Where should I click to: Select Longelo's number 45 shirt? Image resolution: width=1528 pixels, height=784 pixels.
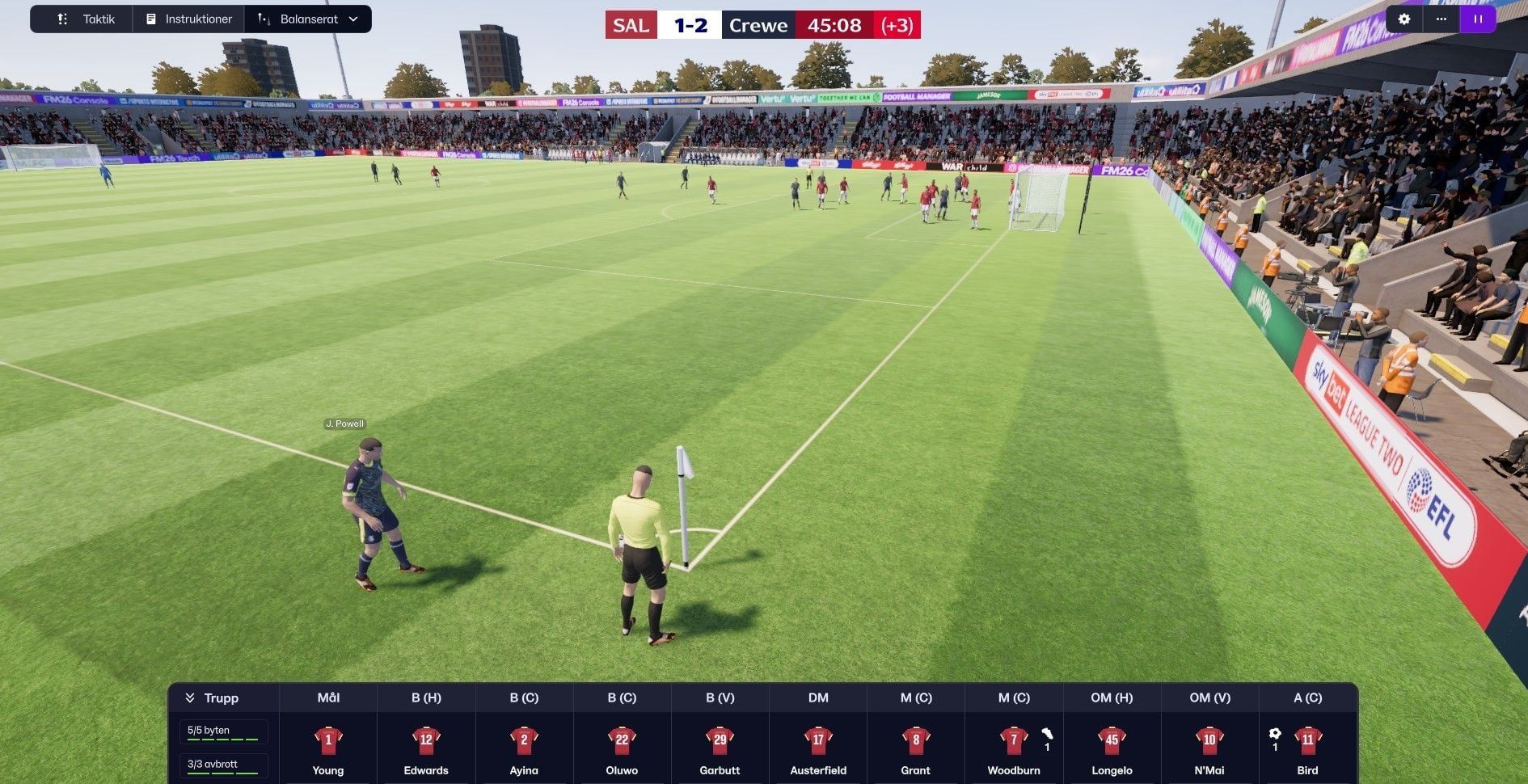click(x=1112, y=740)
